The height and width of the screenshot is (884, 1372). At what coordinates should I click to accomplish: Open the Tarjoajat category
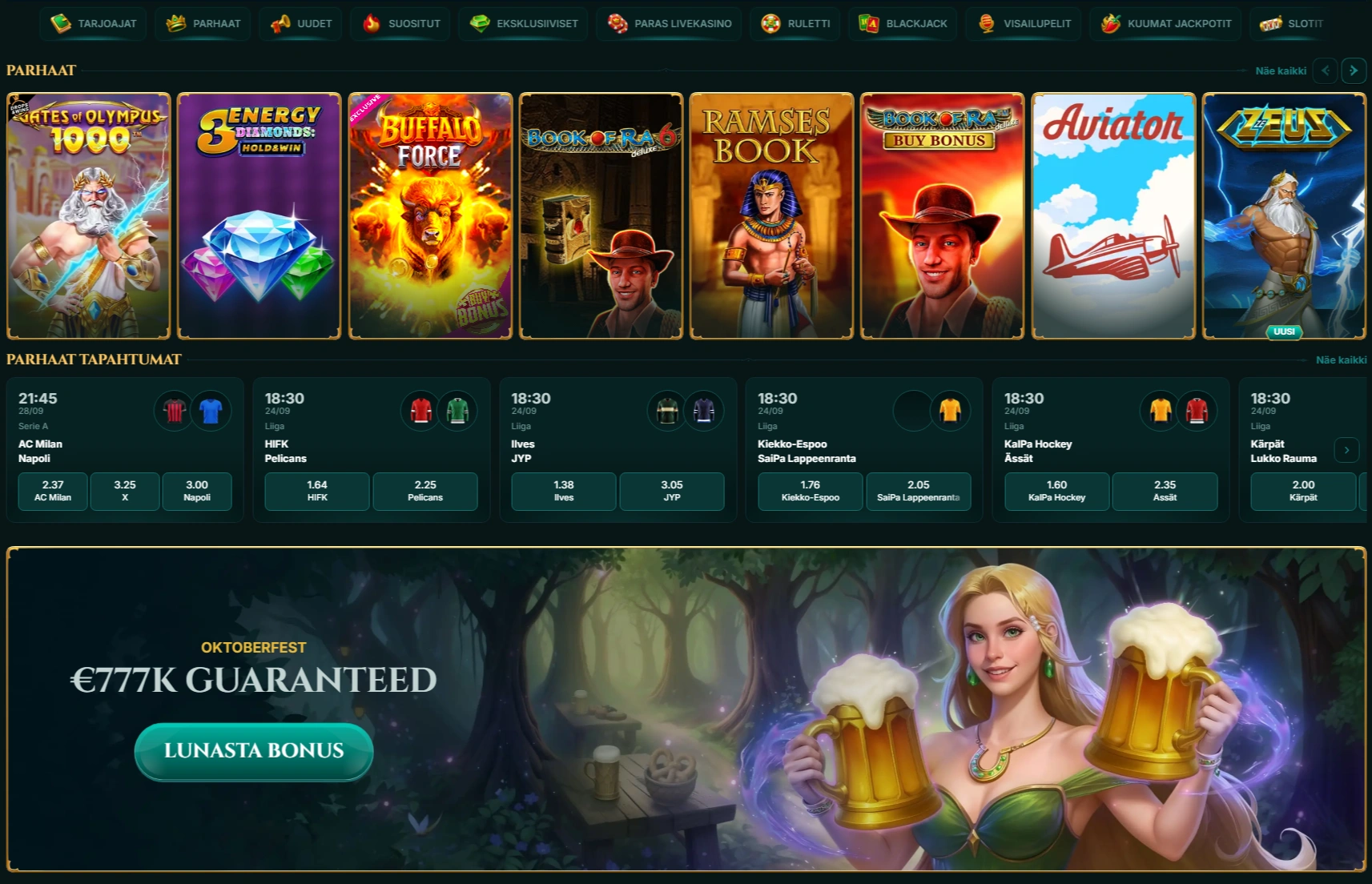coord(94,23)
